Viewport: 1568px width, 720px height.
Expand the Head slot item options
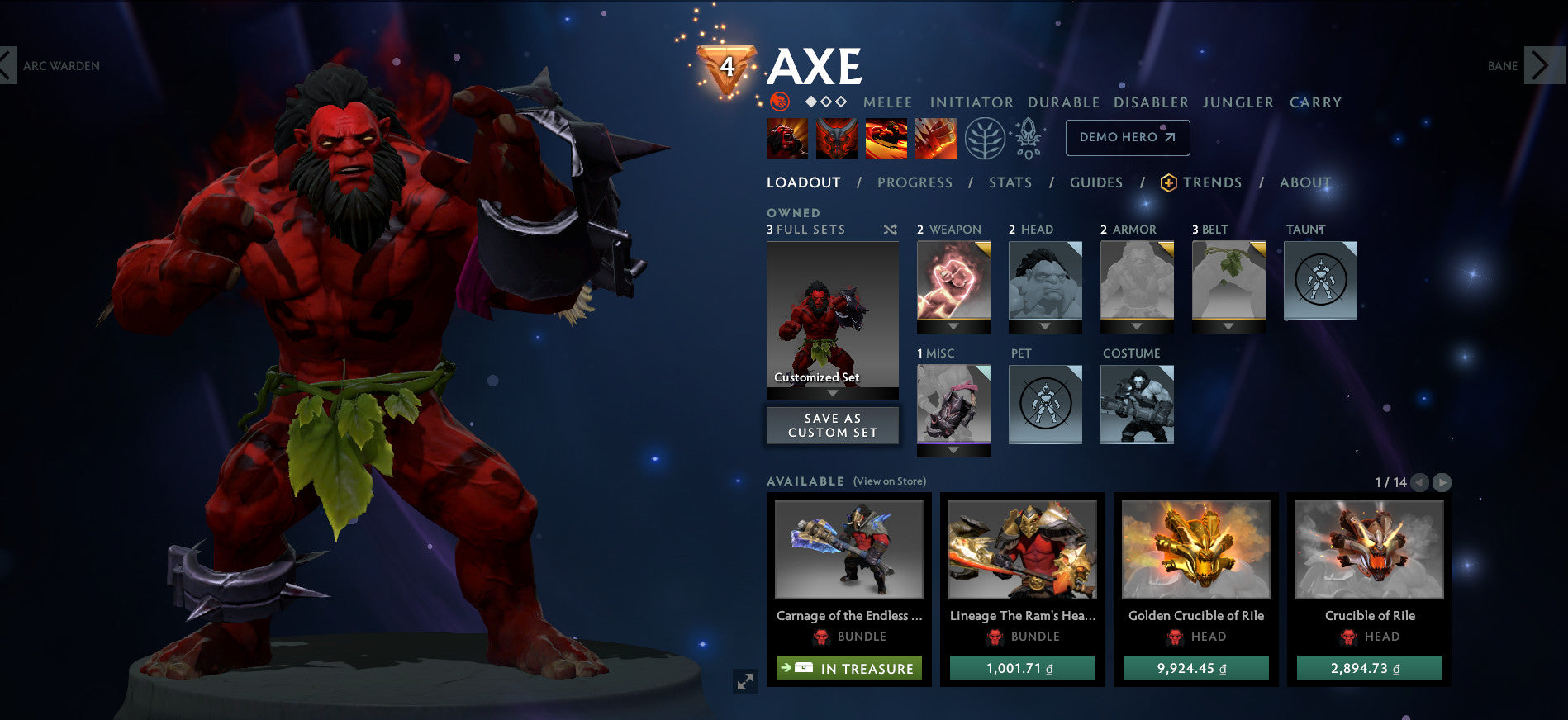coord(1044,281)
